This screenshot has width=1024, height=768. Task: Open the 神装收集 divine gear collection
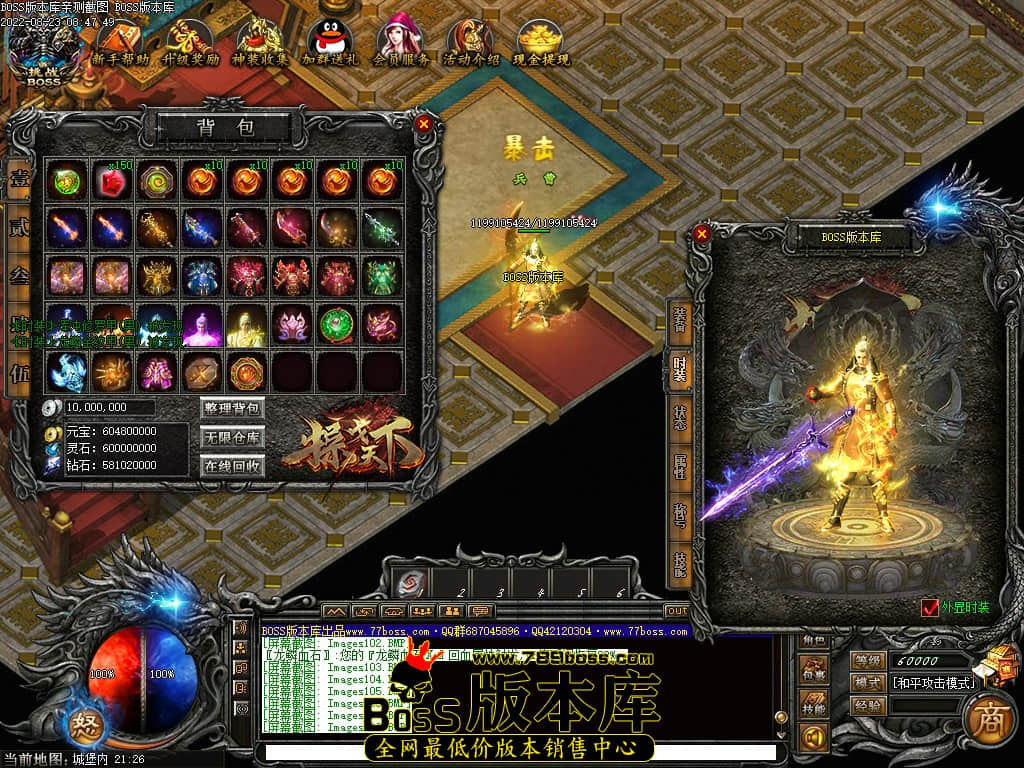coord(260,42)
